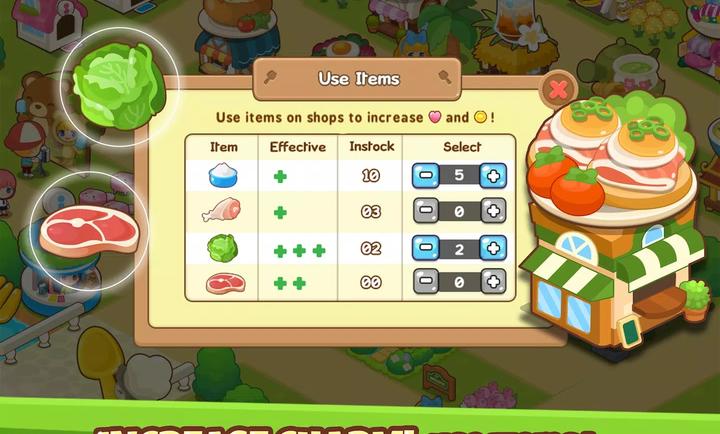Increase the chicken leg item quantity
This screenshot has height=434, width=720.
[492, 212]
